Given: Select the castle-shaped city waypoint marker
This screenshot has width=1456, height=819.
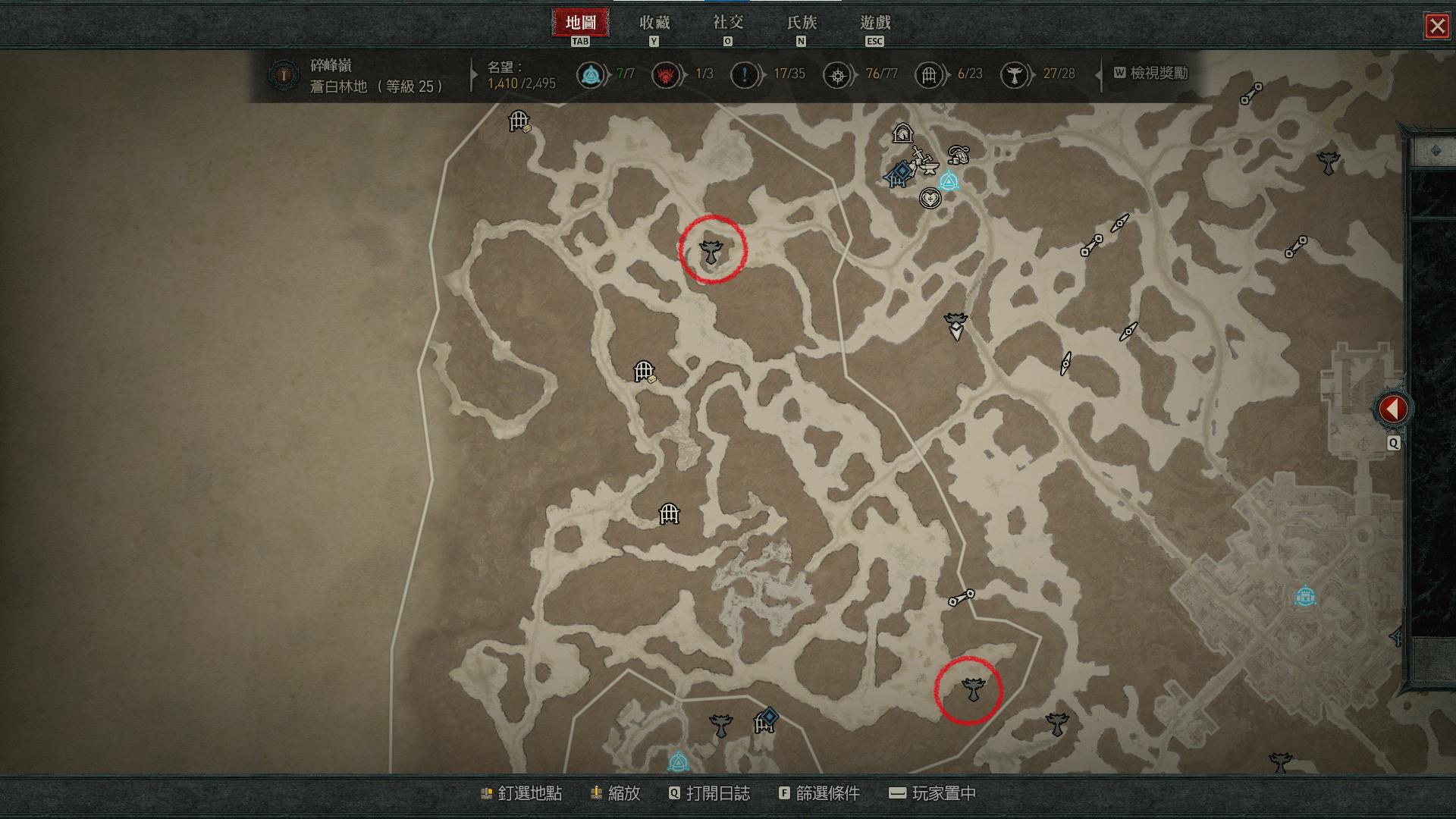Looking at the screenshot, I should [1304, 597].
